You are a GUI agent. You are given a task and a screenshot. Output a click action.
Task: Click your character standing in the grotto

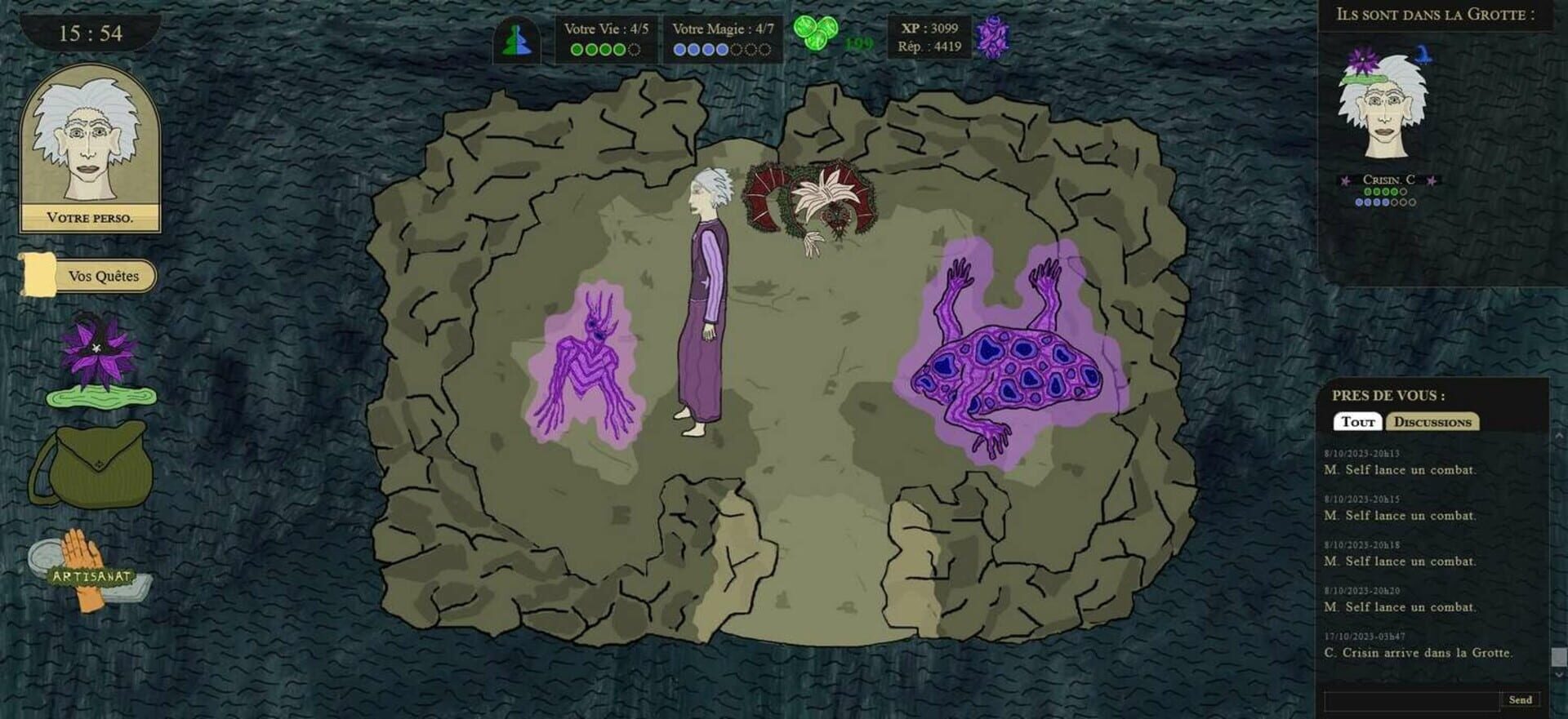[704, 310]
